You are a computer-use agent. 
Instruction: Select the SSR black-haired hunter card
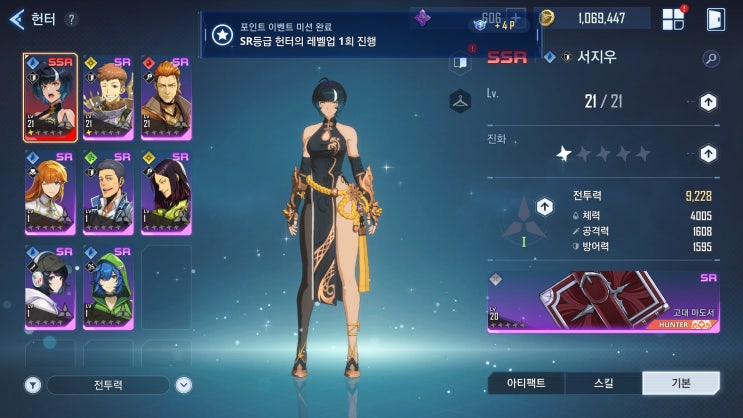[x=49, y=97]
